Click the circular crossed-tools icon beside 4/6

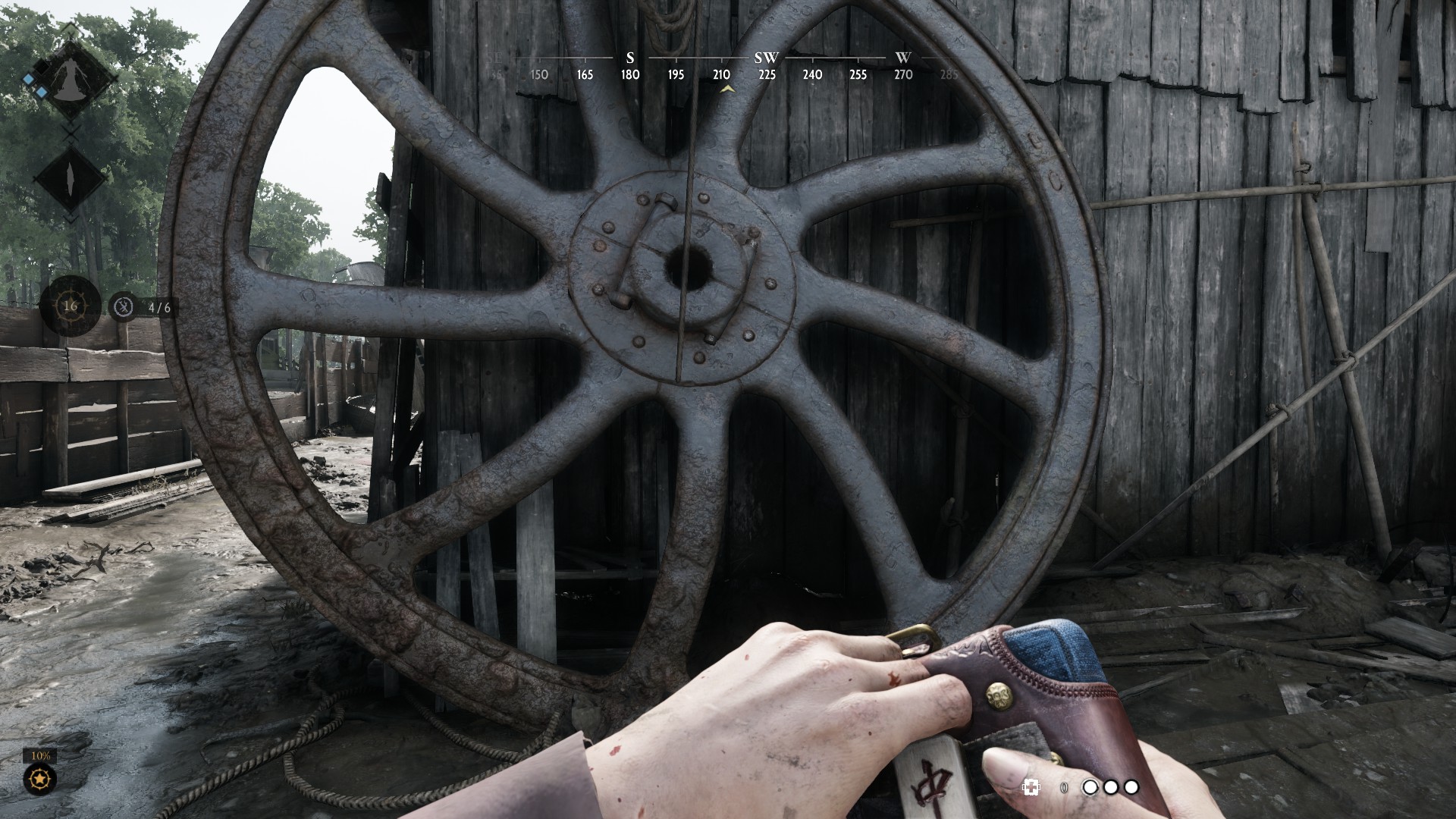coord(124,307)
